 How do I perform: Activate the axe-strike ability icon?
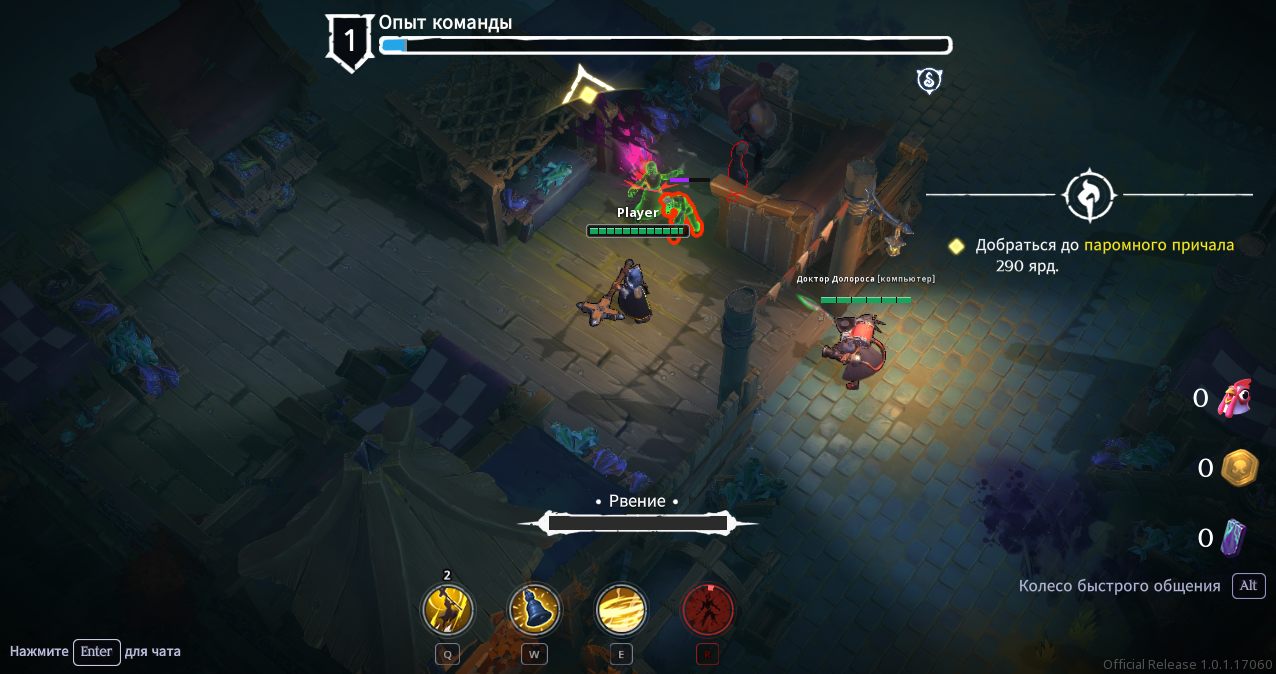point(448,609)
